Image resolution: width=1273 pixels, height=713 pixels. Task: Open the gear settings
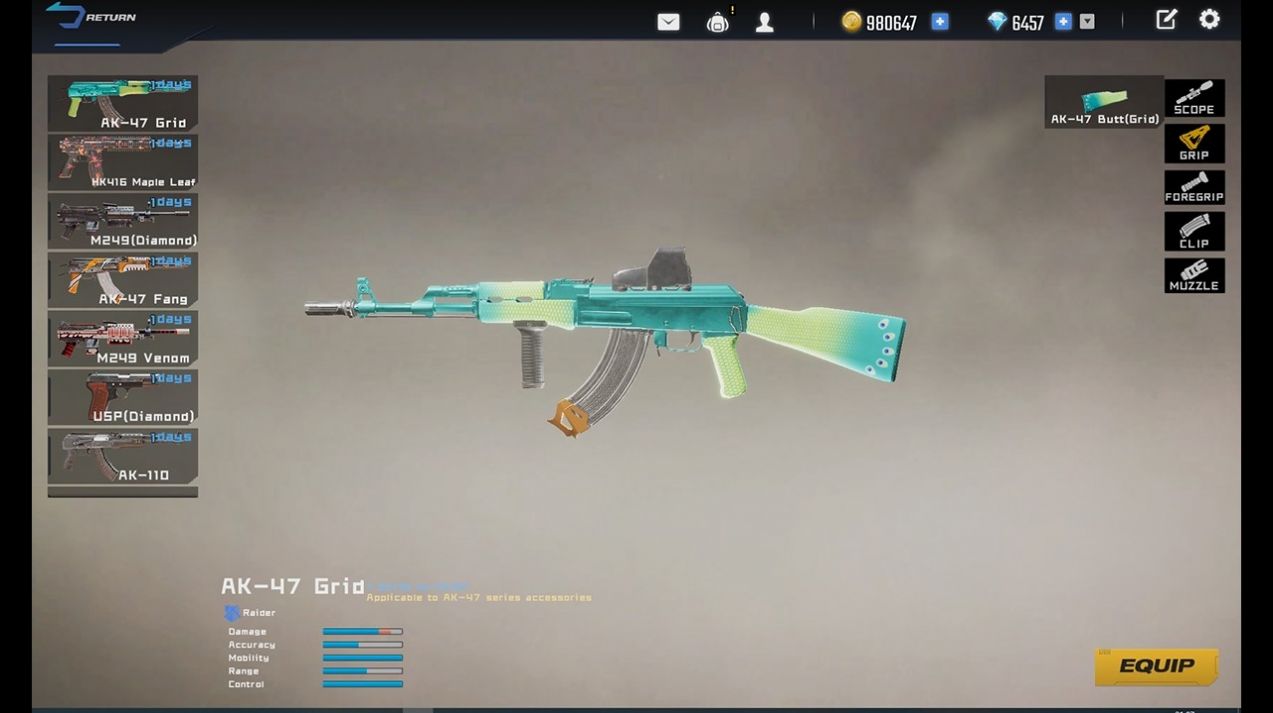1209,20
